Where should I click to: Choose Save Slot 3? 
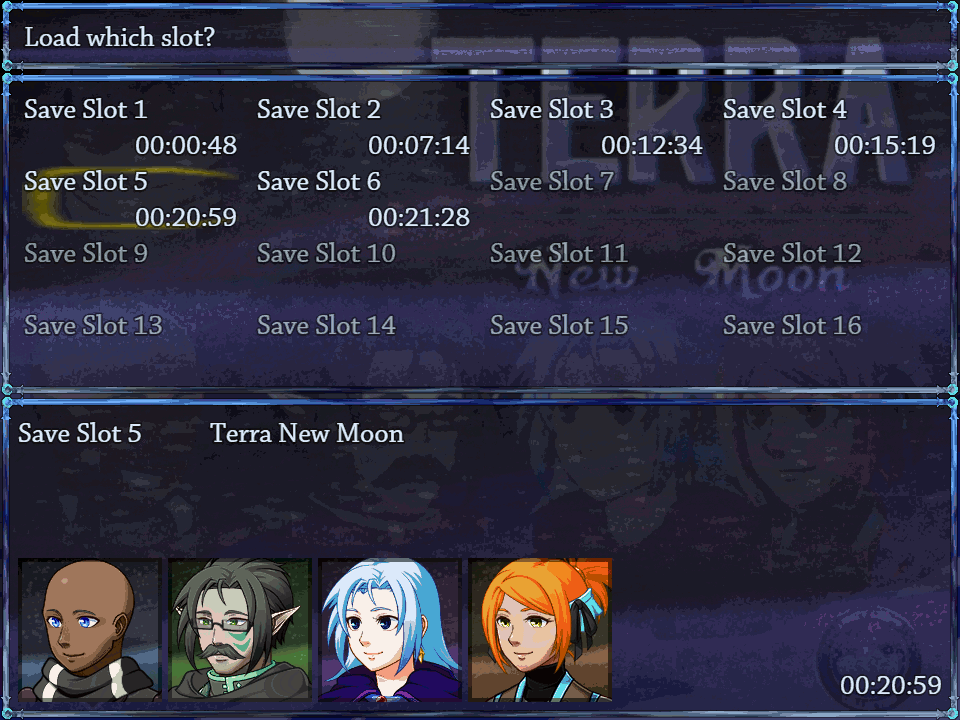coord(596,127)
